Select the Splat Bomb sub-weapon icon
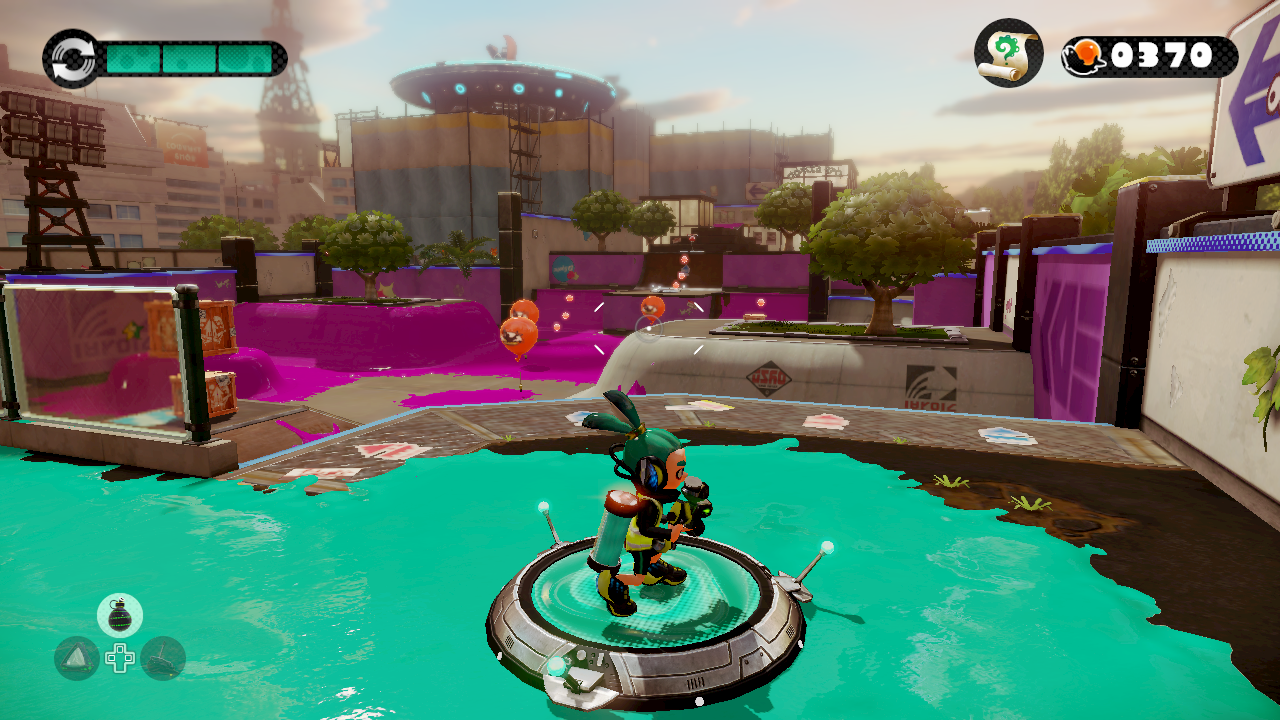This screenshot has height=720, width=1280. 120,615
